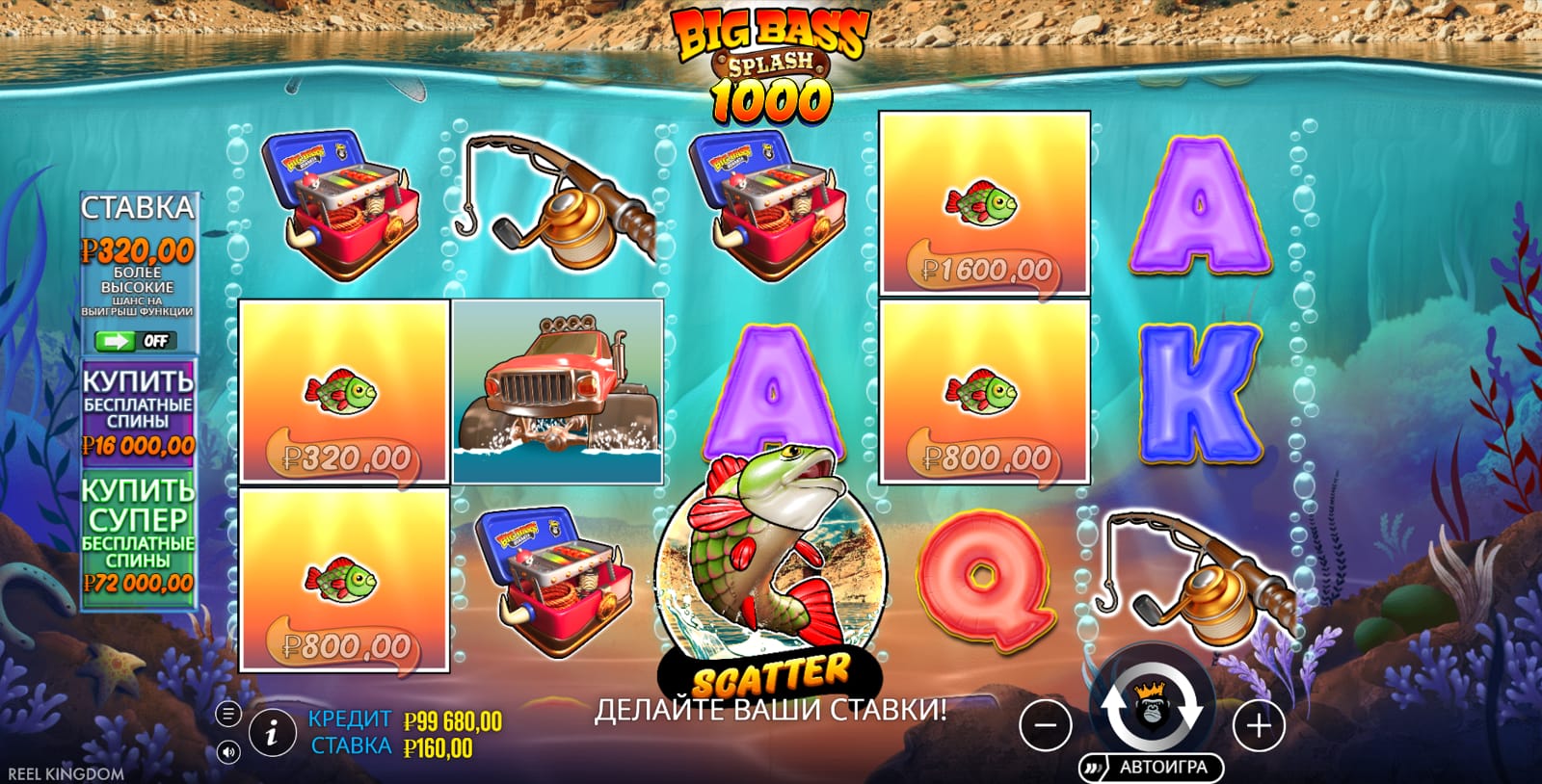Toggle the sound speaker icon
The width and height of the screenshot is (1542, 784).
click(228, 751)
